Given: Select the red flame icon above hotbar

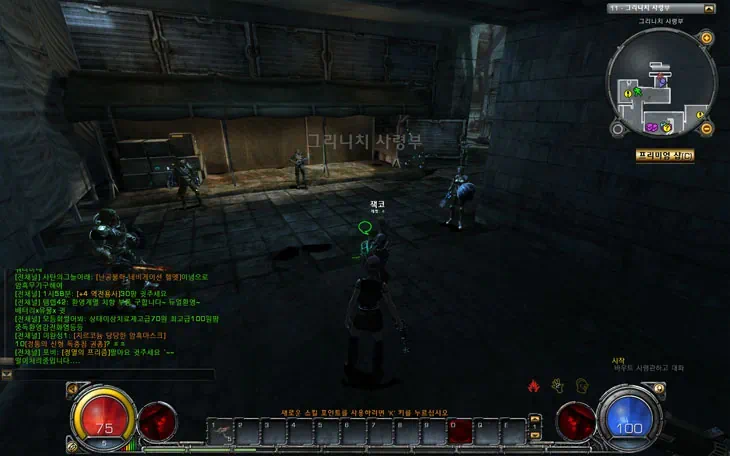Looking at the screenshot, I should [x=534, y=385].
